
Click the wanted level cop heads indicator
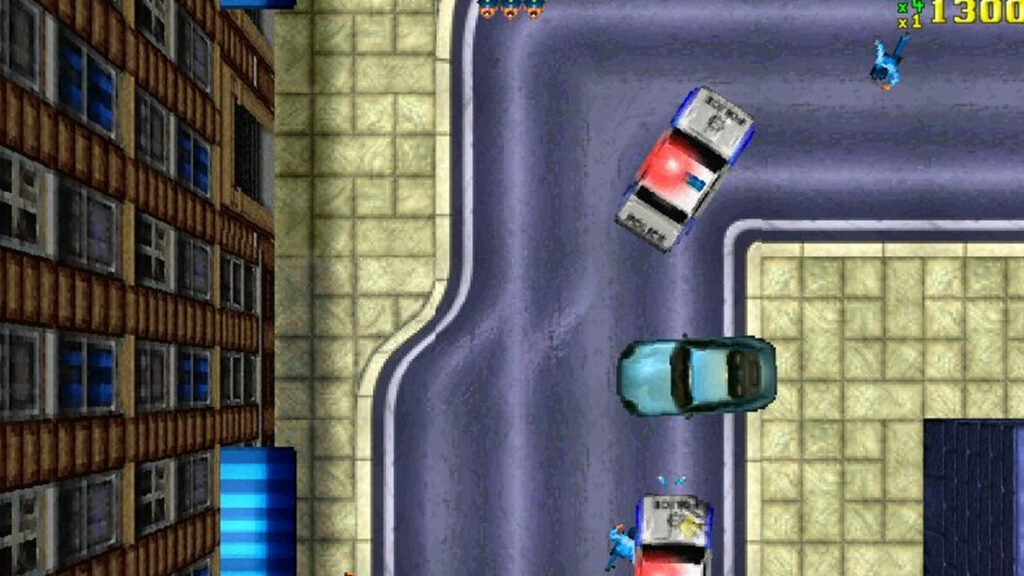pos(510,9)
